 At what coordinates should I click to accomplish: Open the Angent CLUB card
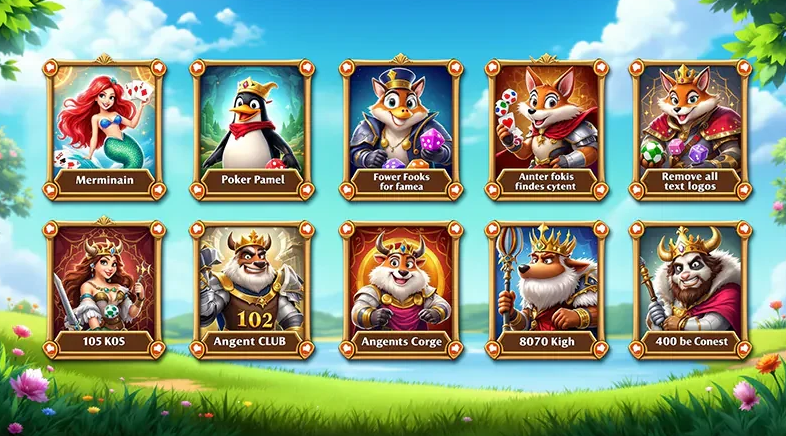click(x=251, y=290)
